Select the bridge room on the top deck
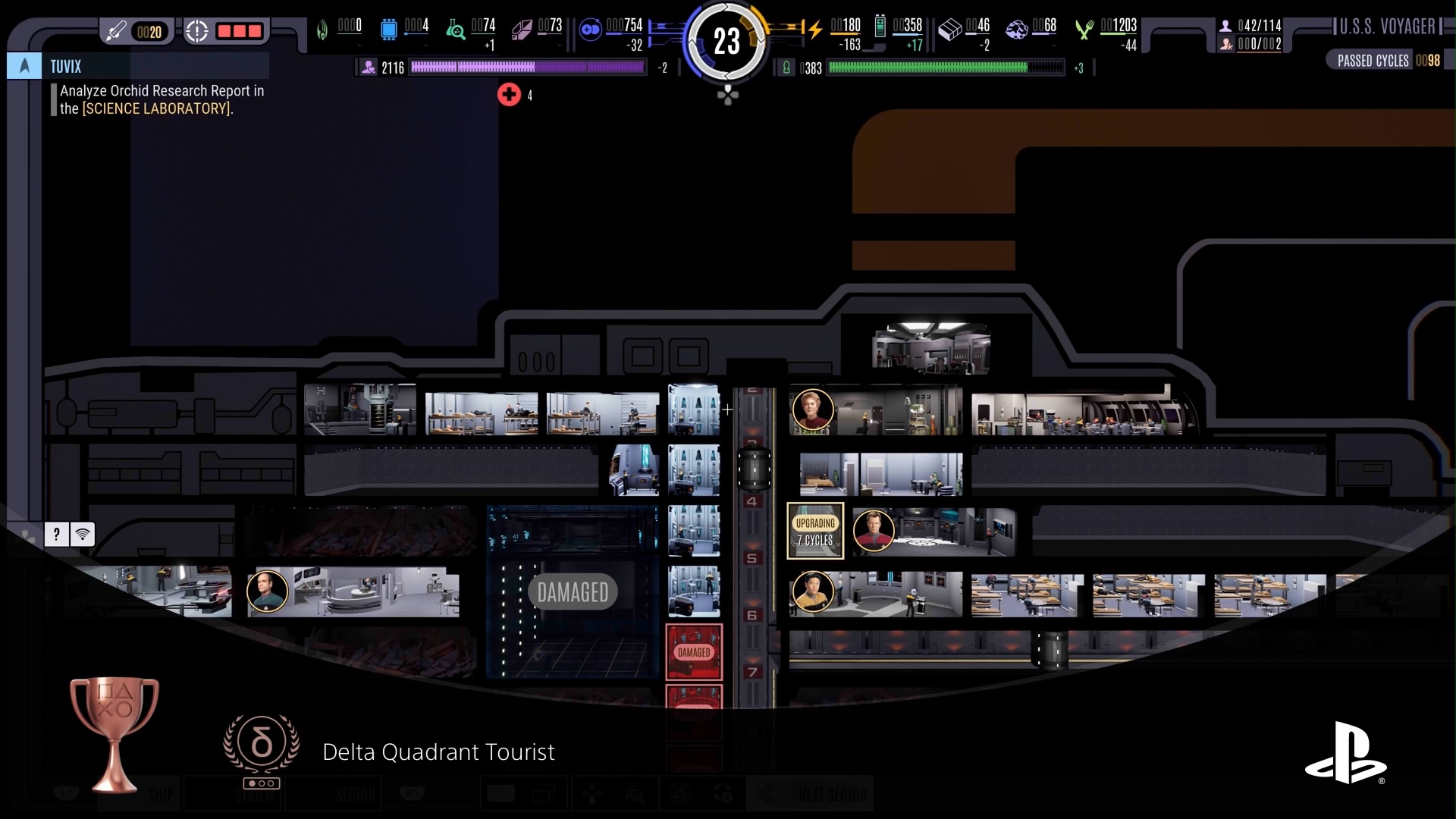Screen dimensions: 1456x819 tap(931, 349)
